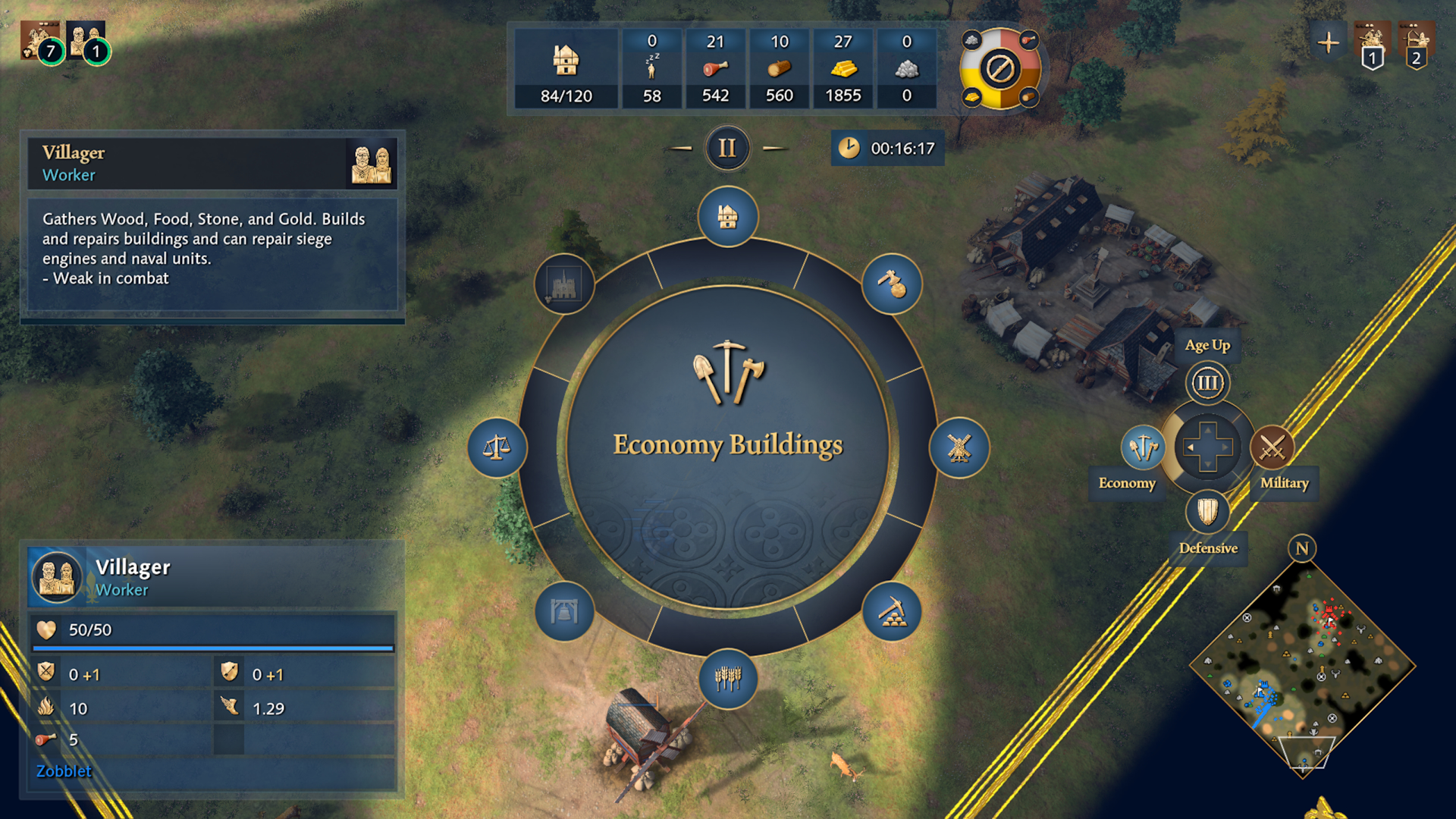Click the minimap
Image resolution: width=1456 pixels, height=819 pixels.
click(1302, 667)
